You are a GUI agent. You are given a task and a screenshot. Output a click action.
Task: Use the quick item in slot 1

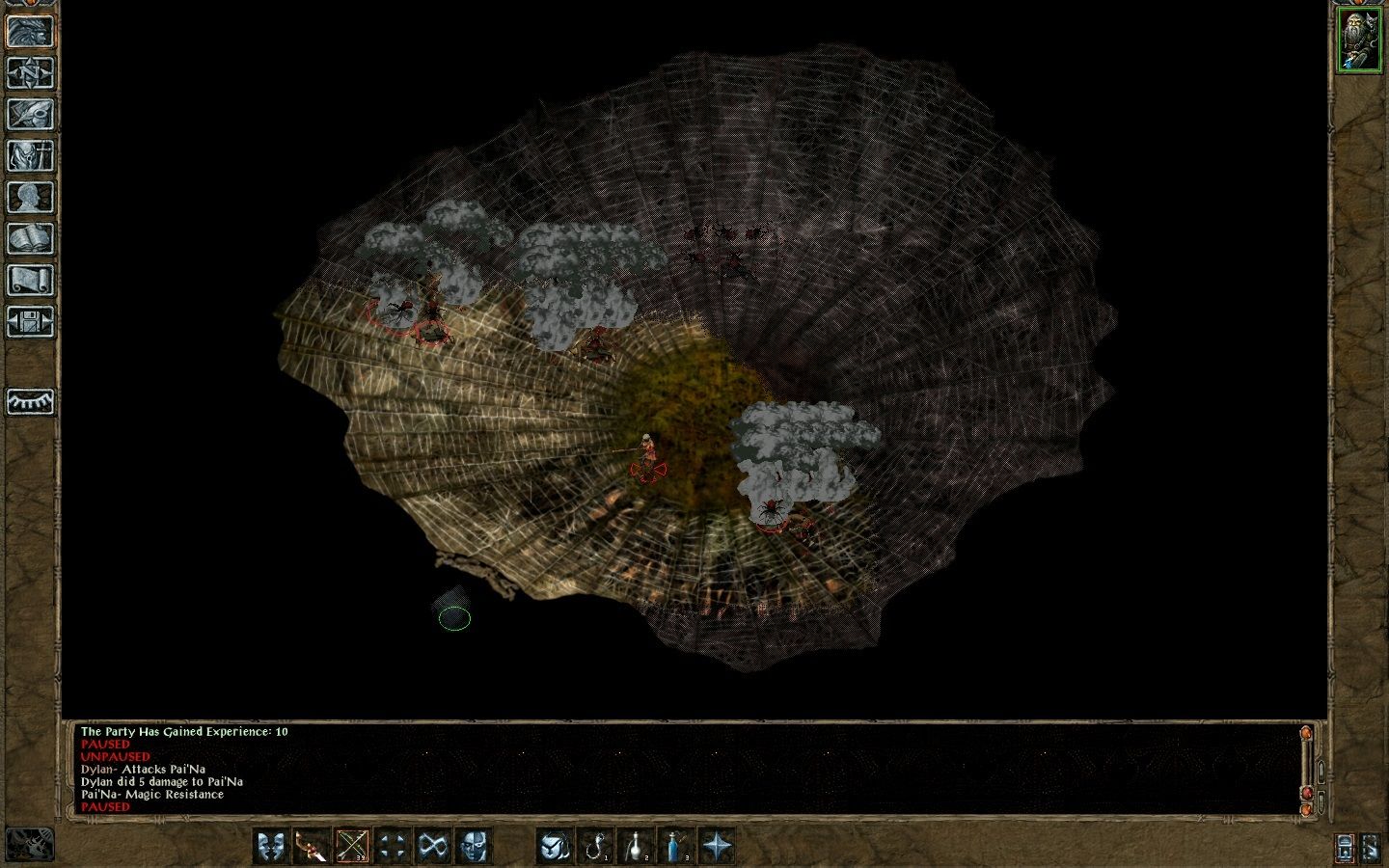click(595, 846)
